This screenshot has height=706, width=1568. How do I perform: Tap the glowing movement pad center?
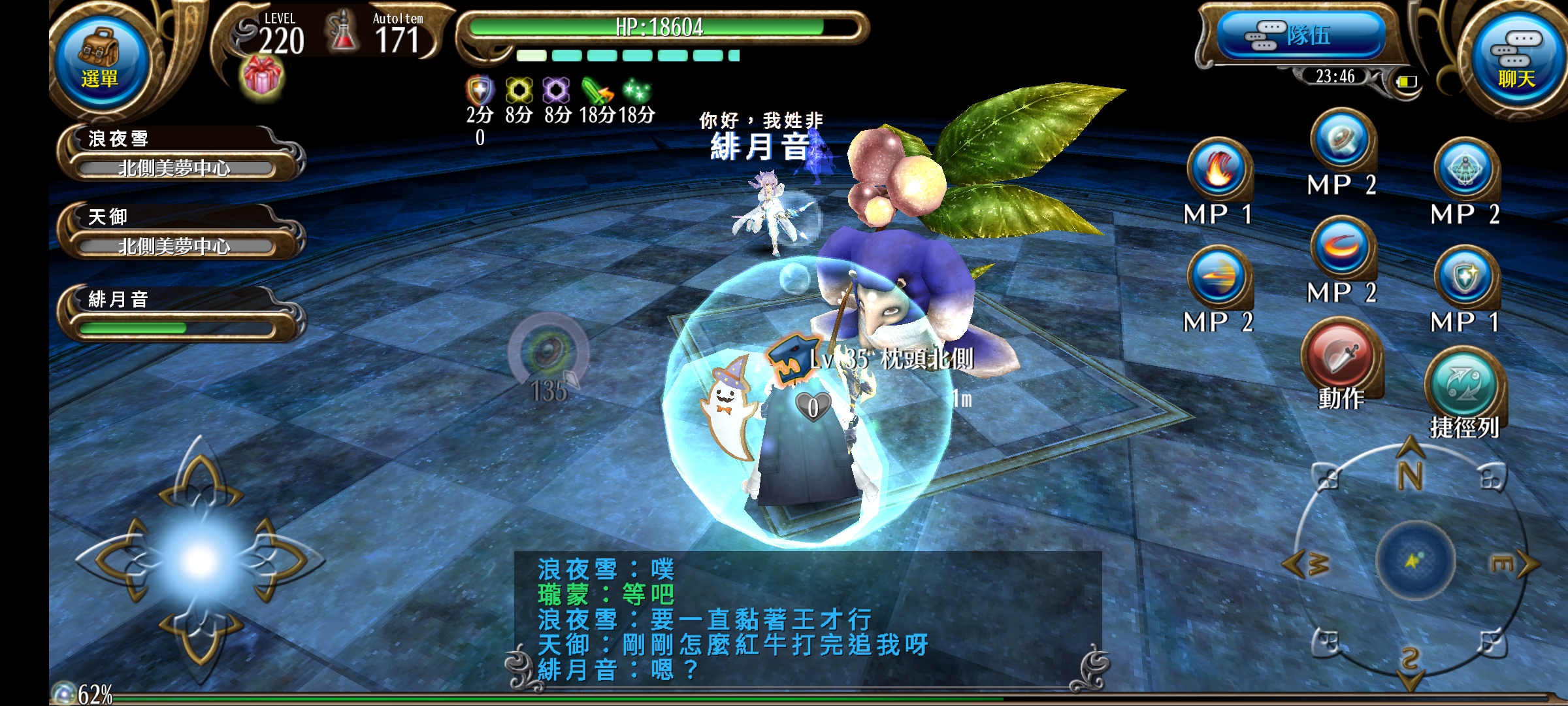(x=200, y=560)
